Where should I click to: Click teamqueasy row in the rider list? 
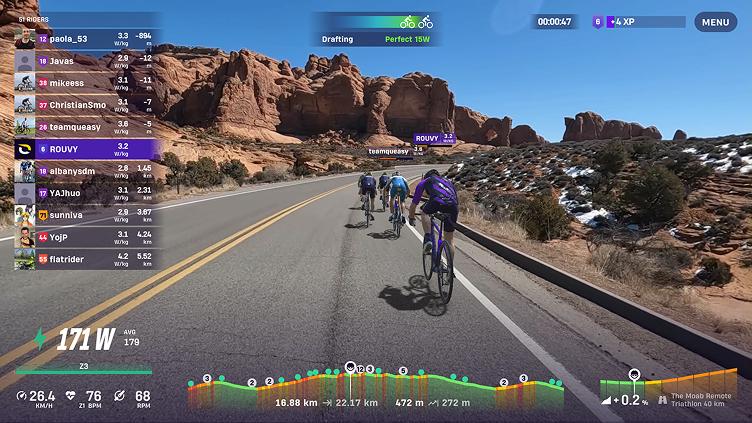[x=85, y=126]
